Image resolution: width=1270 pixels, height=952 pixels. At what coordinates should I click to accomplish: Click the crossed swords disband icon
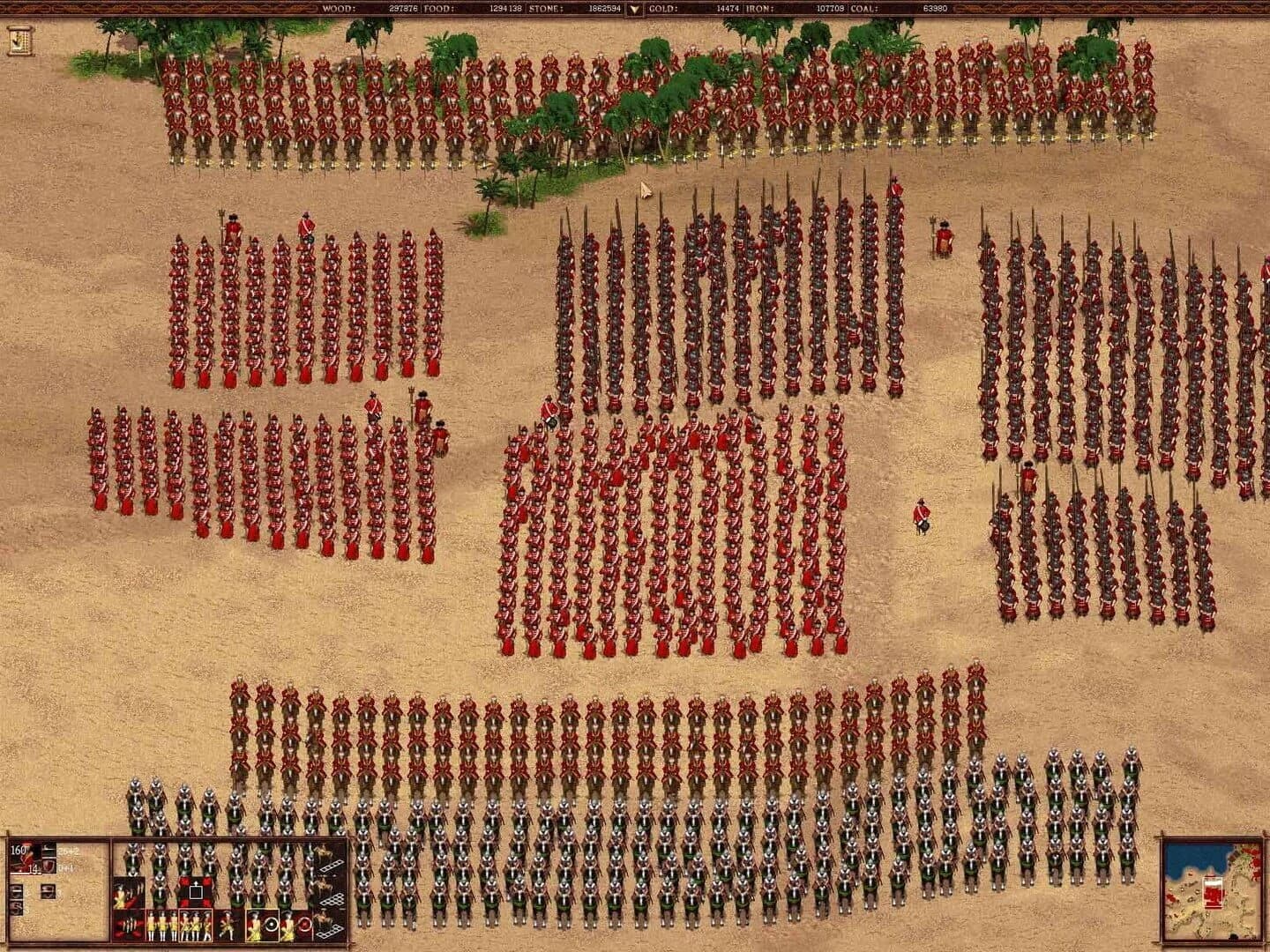[127, 924]
